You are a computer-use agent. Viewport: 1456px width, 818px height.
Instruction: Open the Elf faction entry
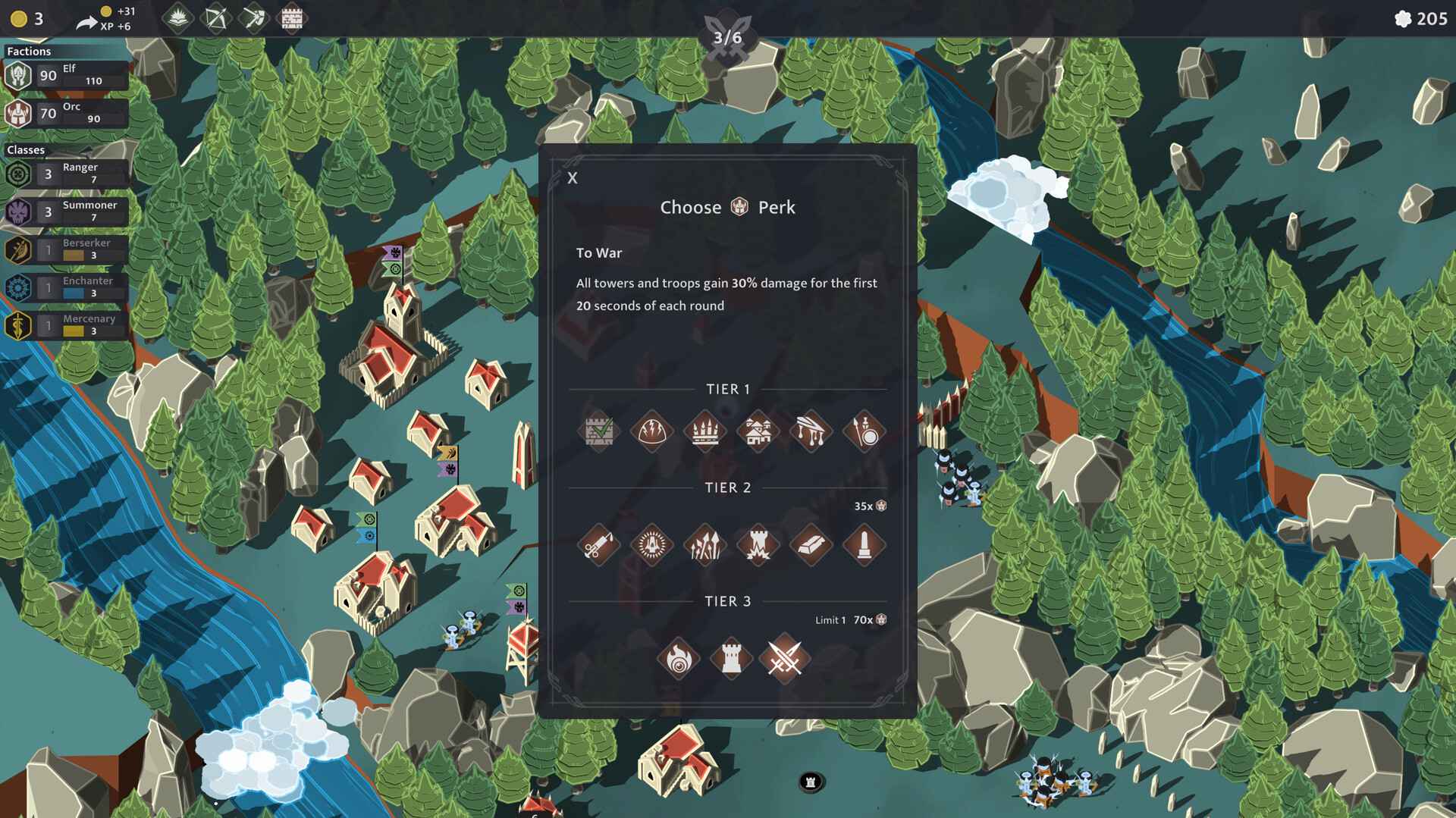tap(66, 75)
